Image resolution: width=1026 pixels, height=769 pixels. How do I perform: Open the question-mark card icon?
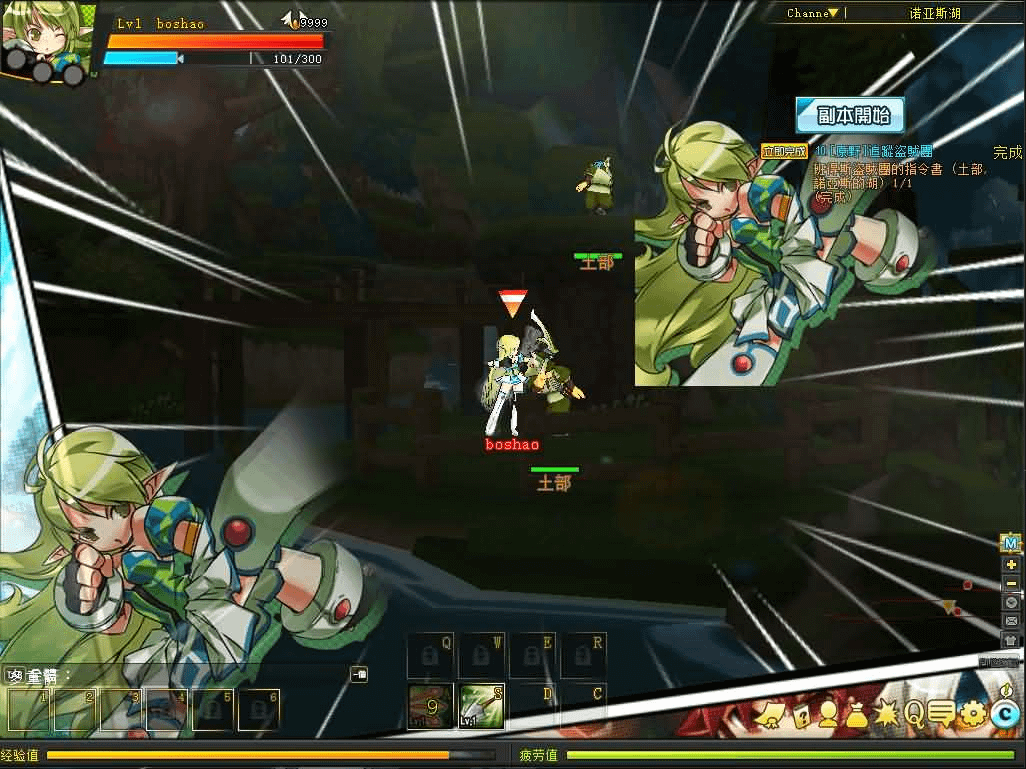click(x=800, y=714)
